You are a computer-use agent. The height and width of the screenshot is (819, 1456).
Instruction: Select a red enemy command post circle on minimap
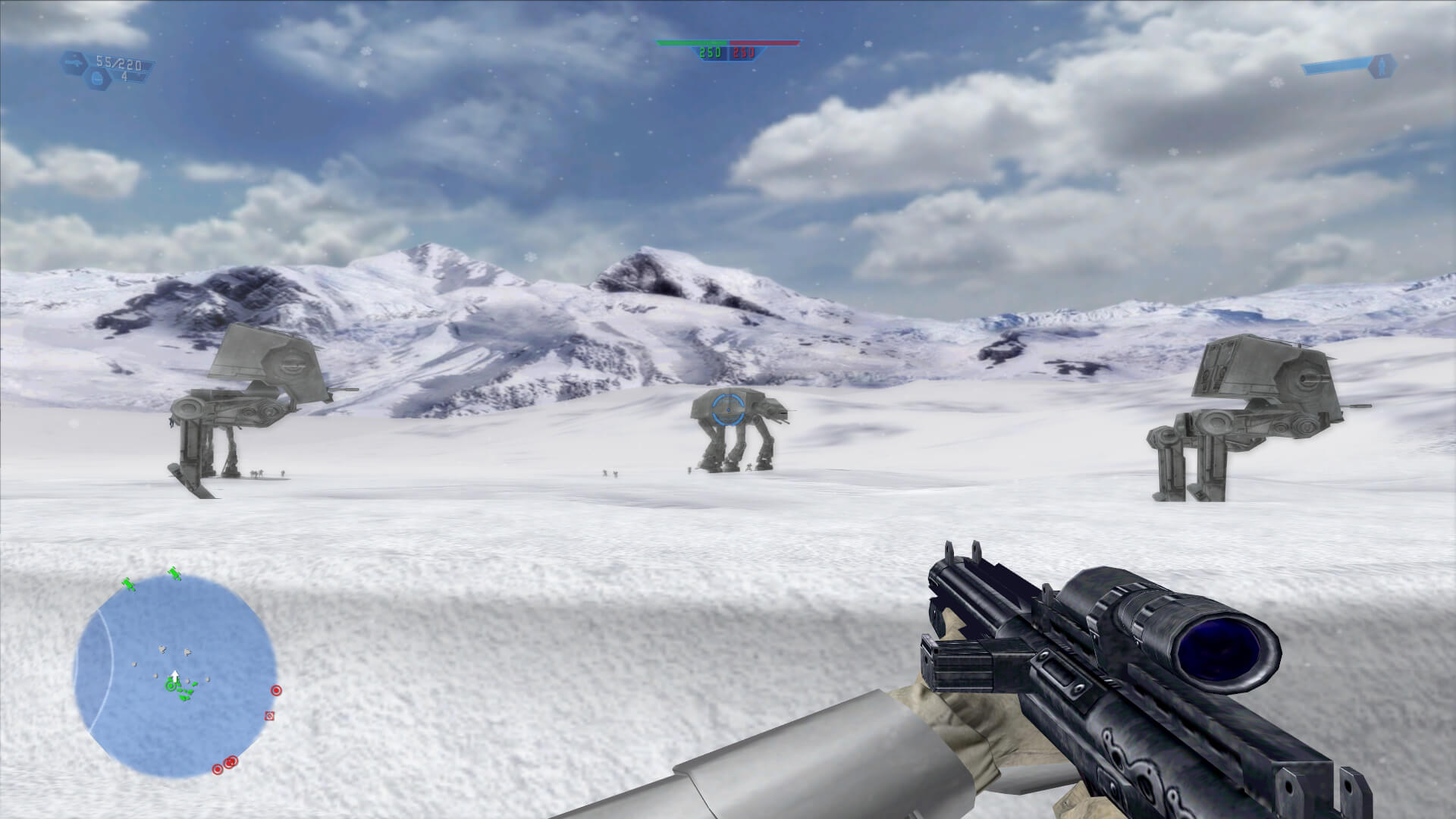[x=276, y=691]
